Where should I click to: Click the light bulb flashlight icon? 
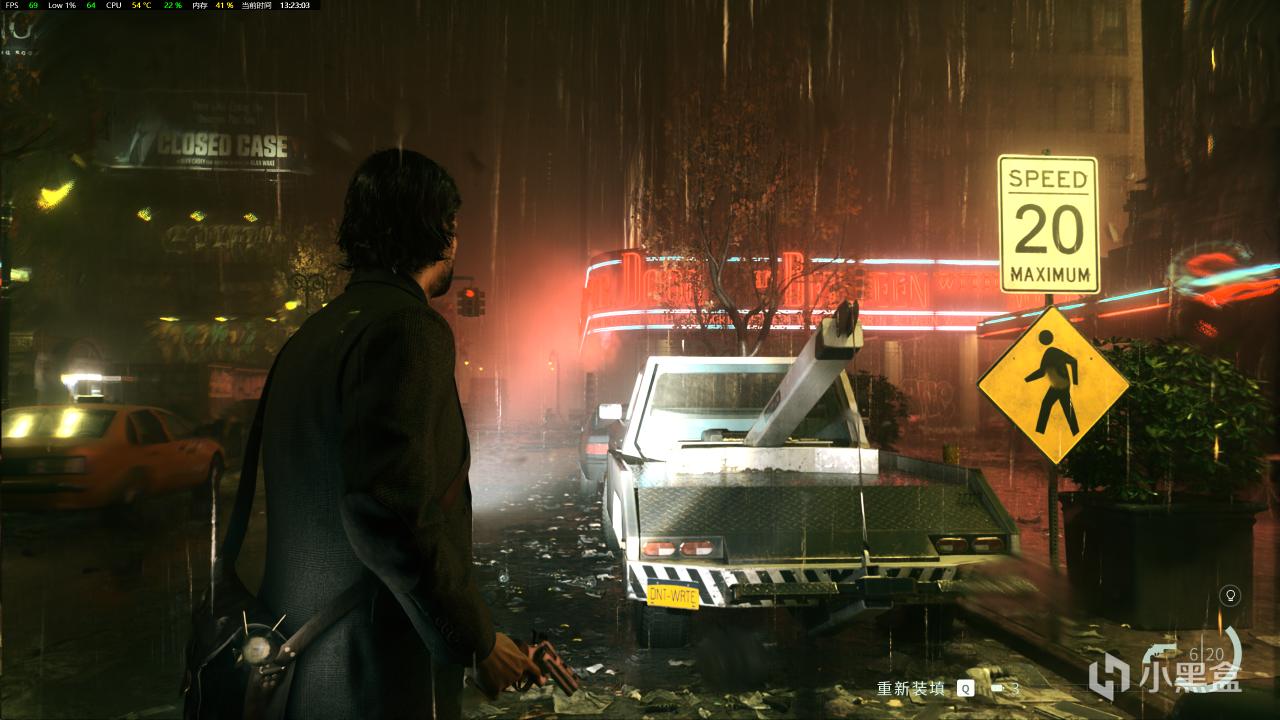tap(1232, 596)
